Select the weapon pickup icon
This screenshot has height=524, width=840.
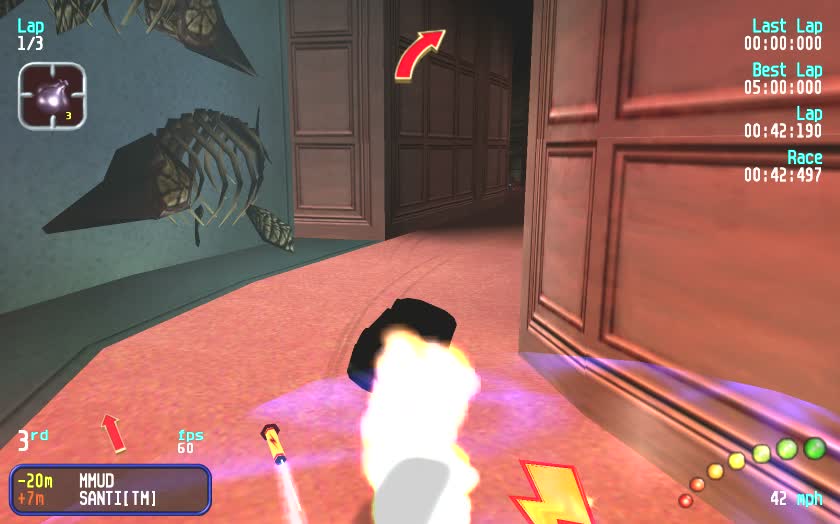52,96
